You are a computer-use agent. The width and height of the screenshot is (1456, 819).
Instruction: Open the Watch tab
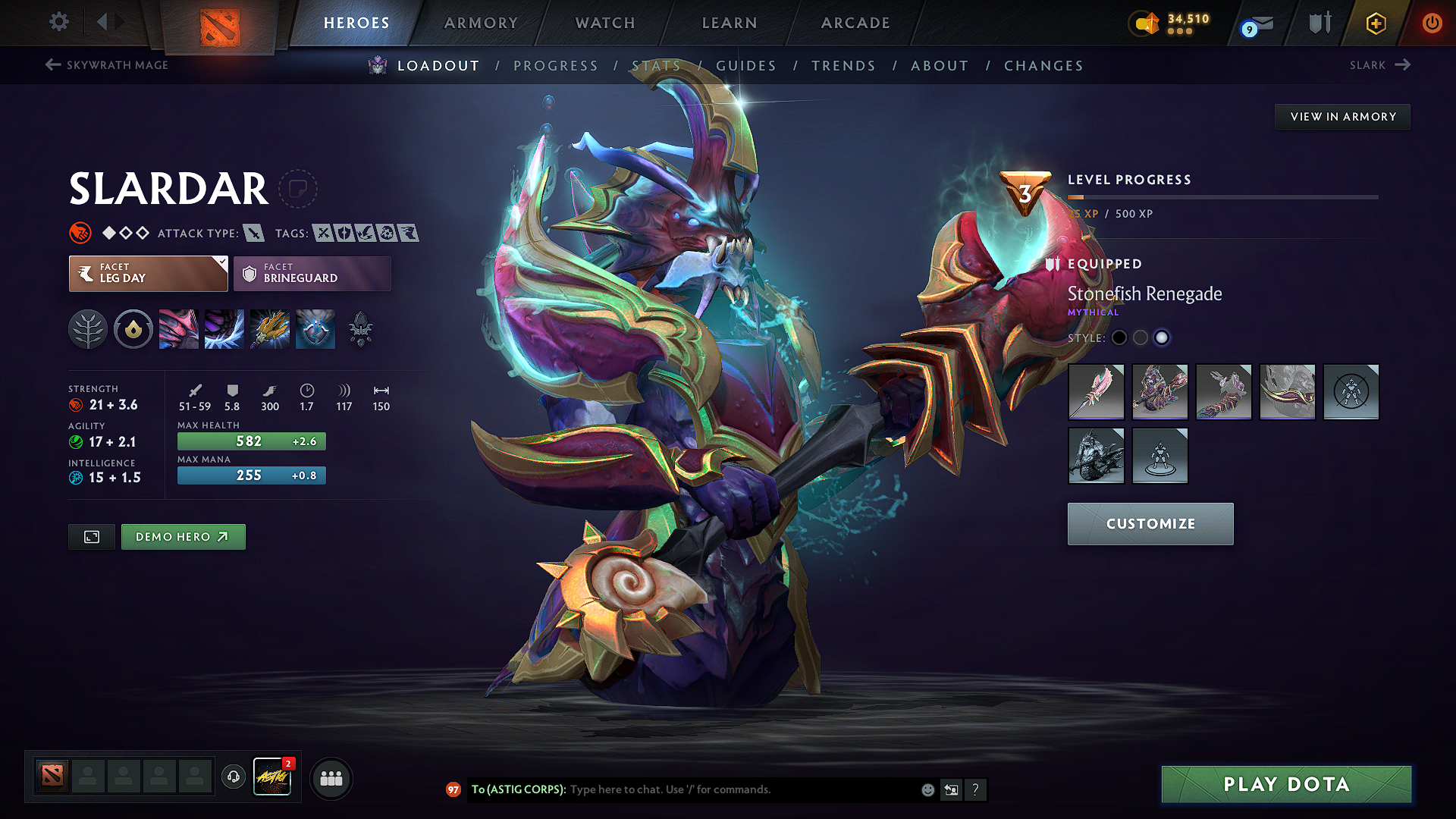[x=605, y=23]
